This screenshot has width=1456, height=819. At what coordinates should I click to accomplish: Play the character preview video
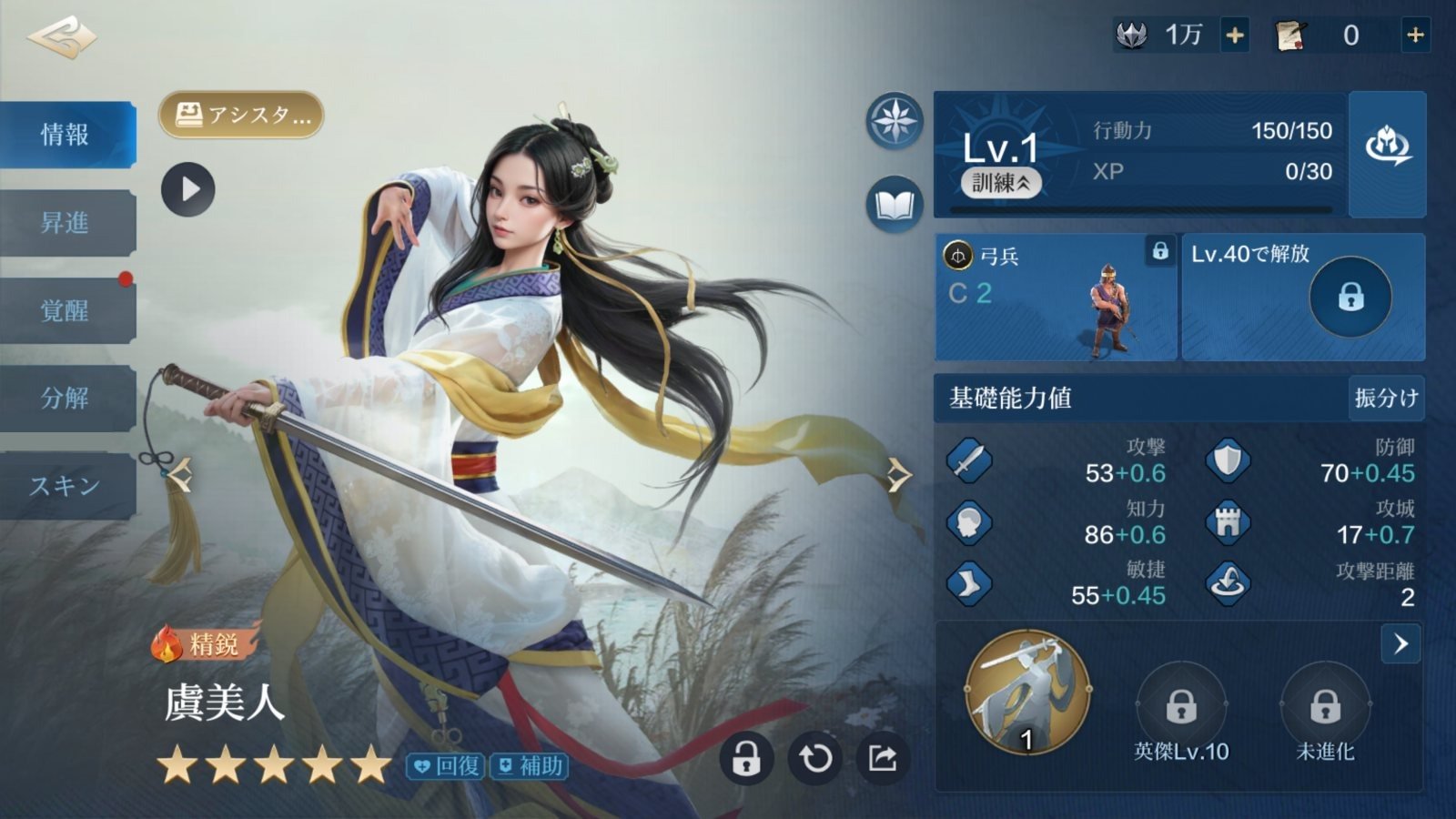pyautogui.click(x=188, y=189)
